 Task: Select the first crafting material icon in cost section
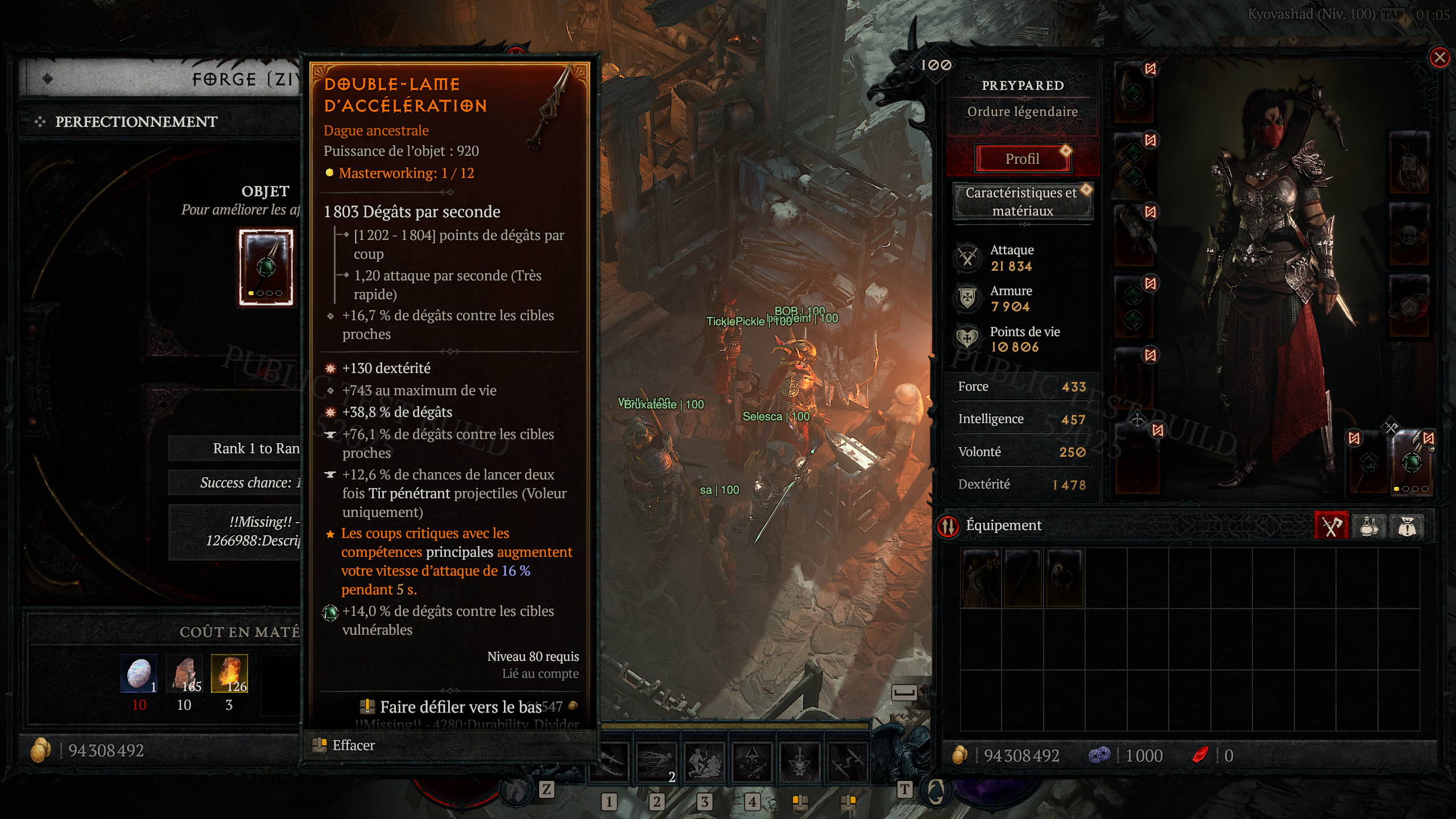pos(139,674)
